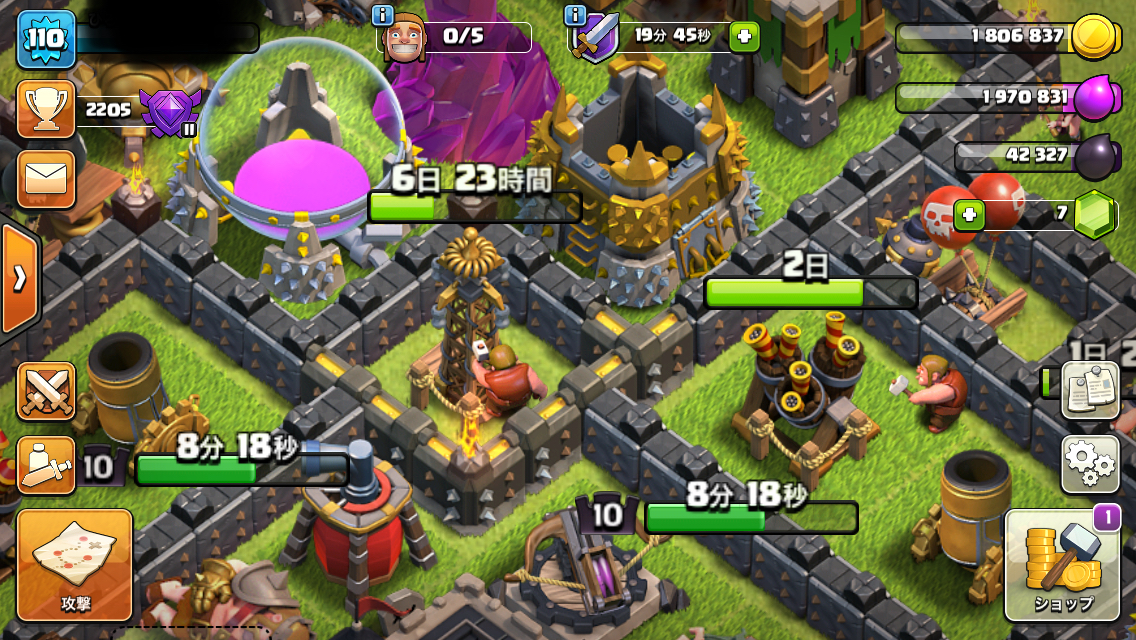Tap the level 110 experience badge

coord(46,39)
